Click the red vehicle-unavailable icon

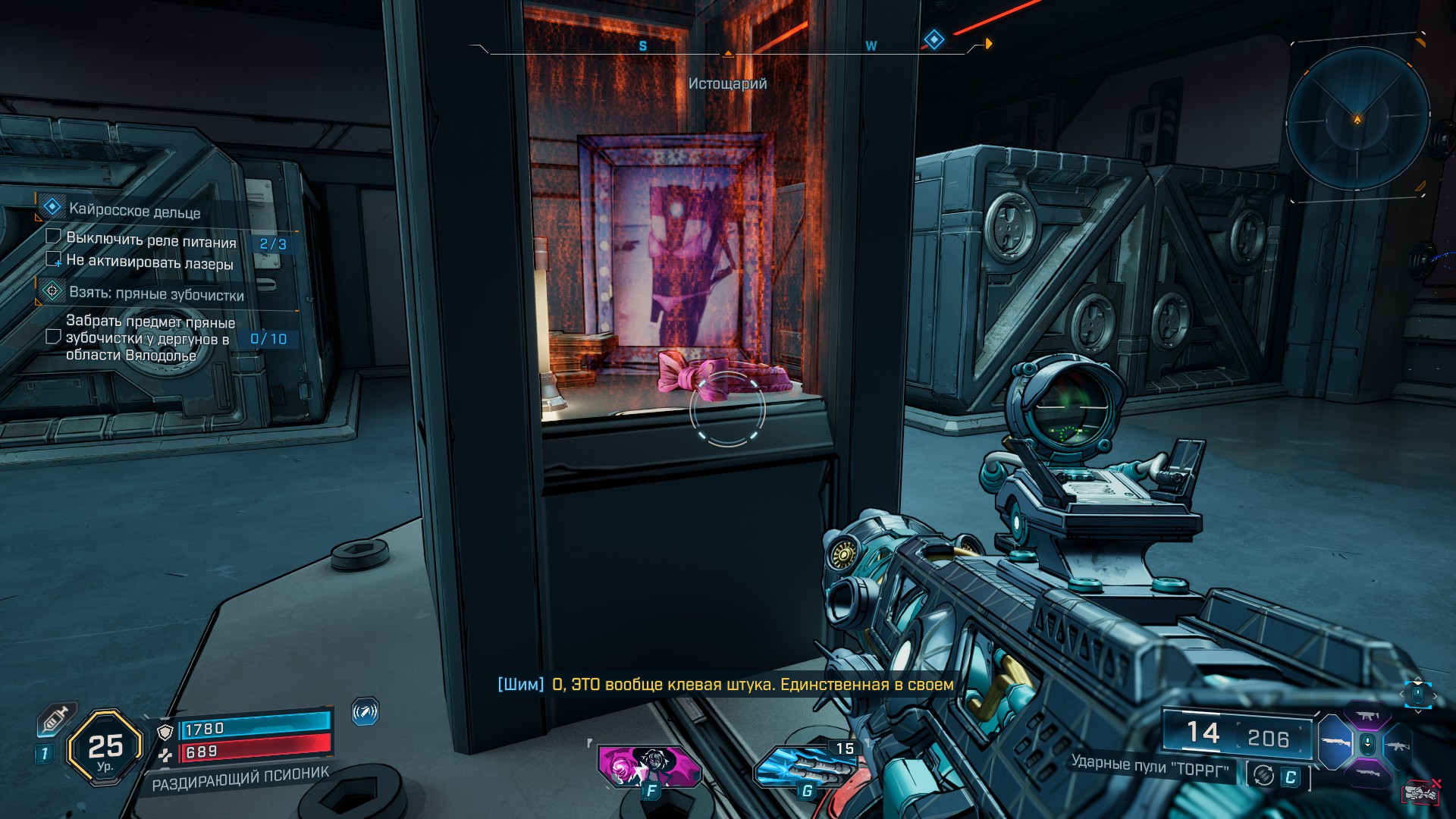1421,791
